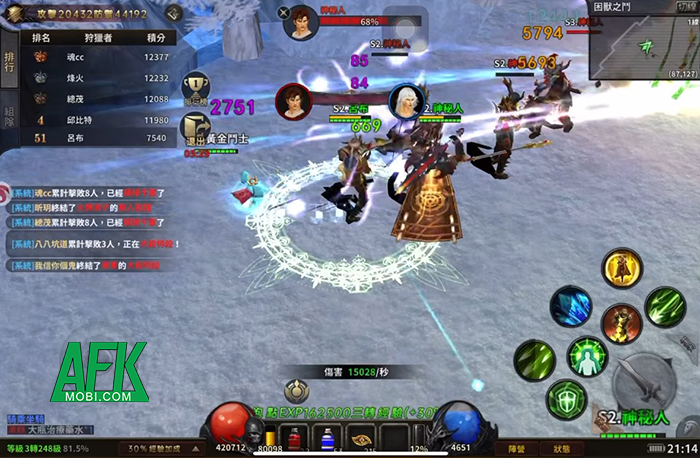Viewport: 700px width, 458px height.
Task: Open the 陣營 faction button
Action: coord(515,449)
